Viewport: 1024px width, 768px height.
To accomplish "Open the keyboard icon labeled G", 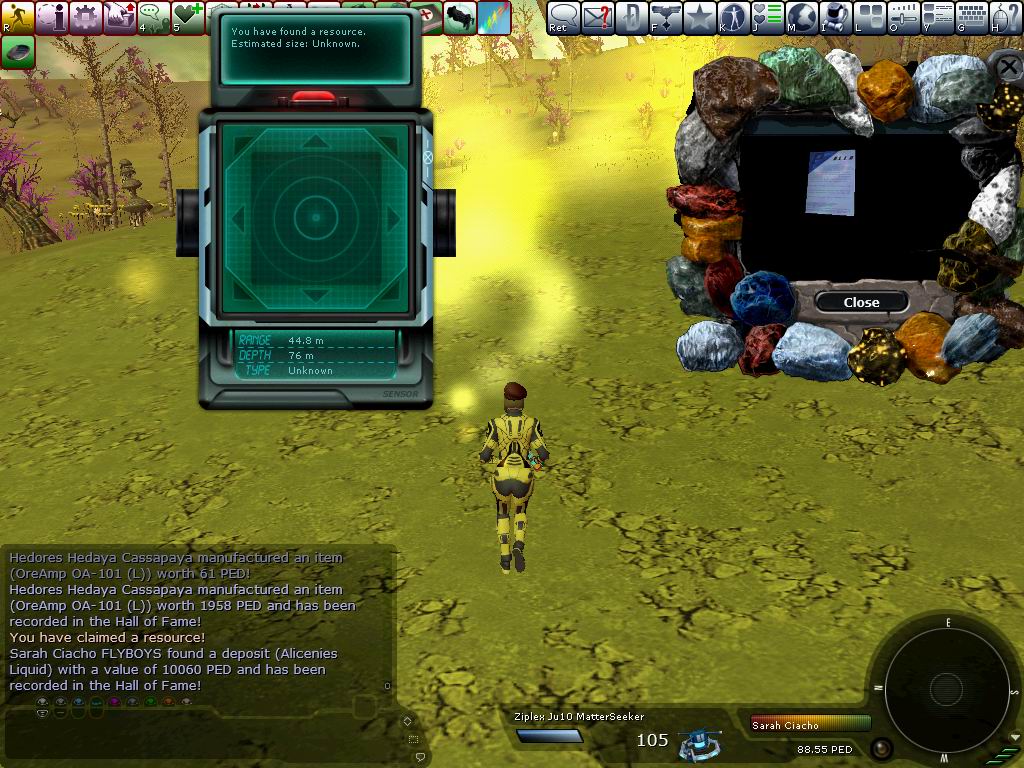I will 972,17.
